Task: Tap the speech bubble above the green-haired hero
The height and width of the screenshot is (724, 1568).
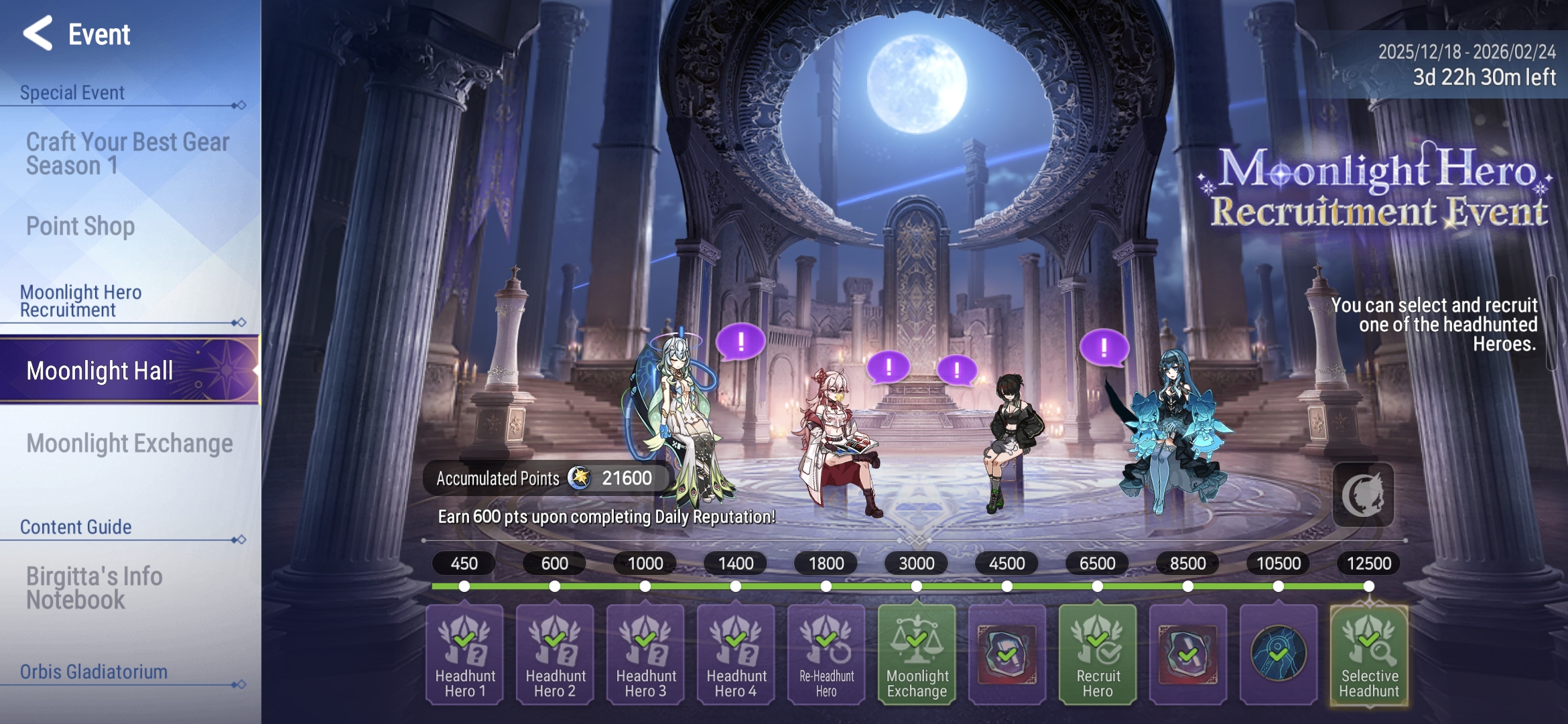Action: (x=740, y=341)
